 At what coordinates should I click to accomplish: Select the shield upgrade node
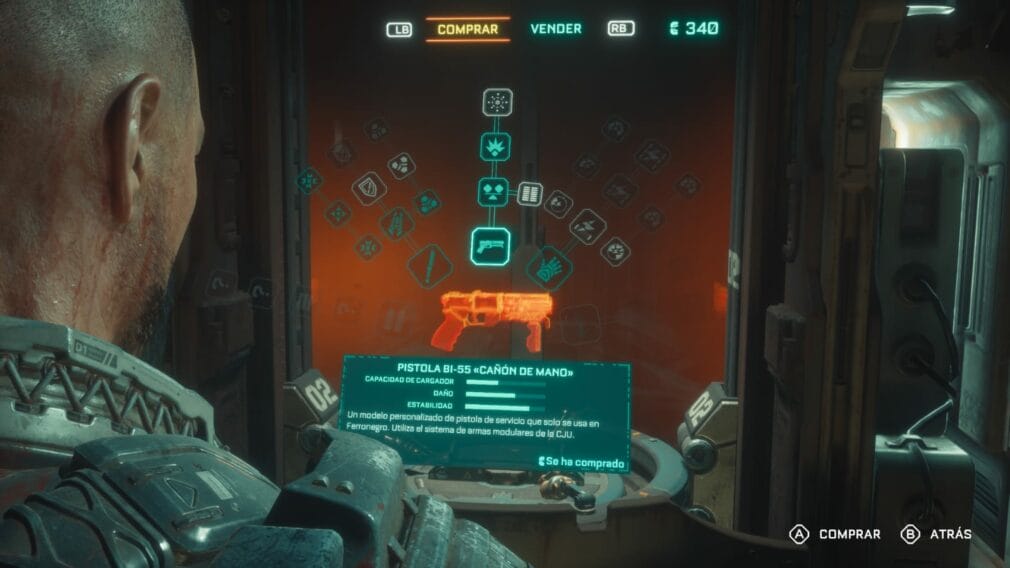[368, 188]
